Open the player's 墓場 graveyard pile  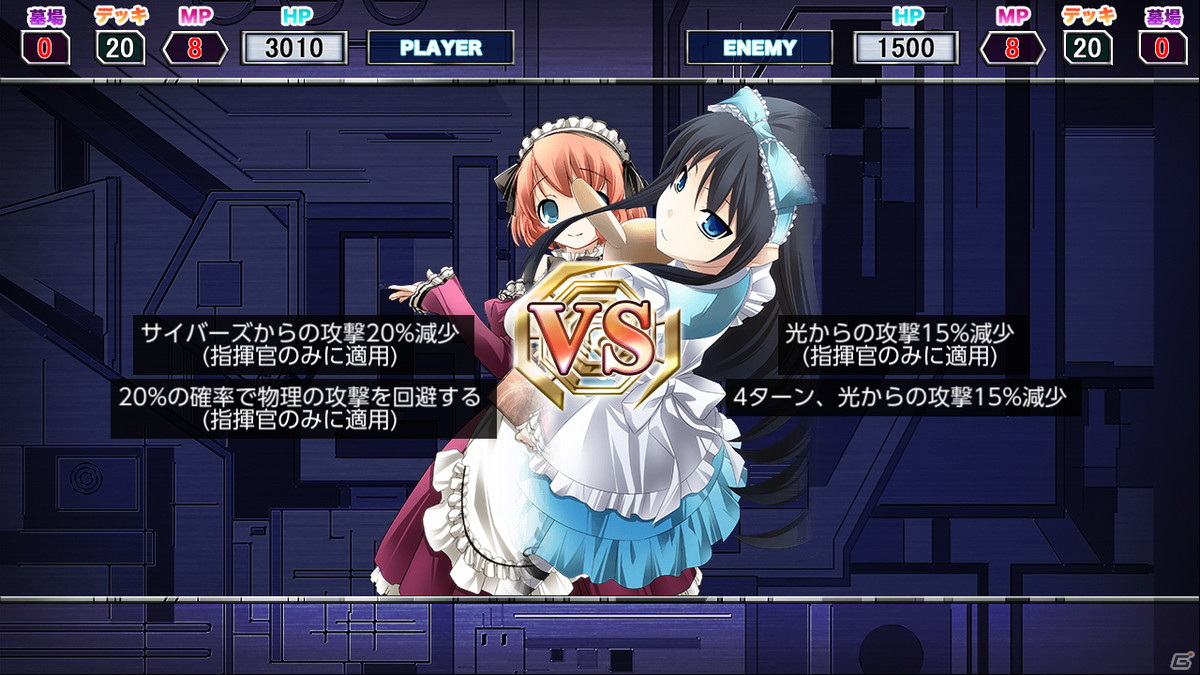point(45,47)
